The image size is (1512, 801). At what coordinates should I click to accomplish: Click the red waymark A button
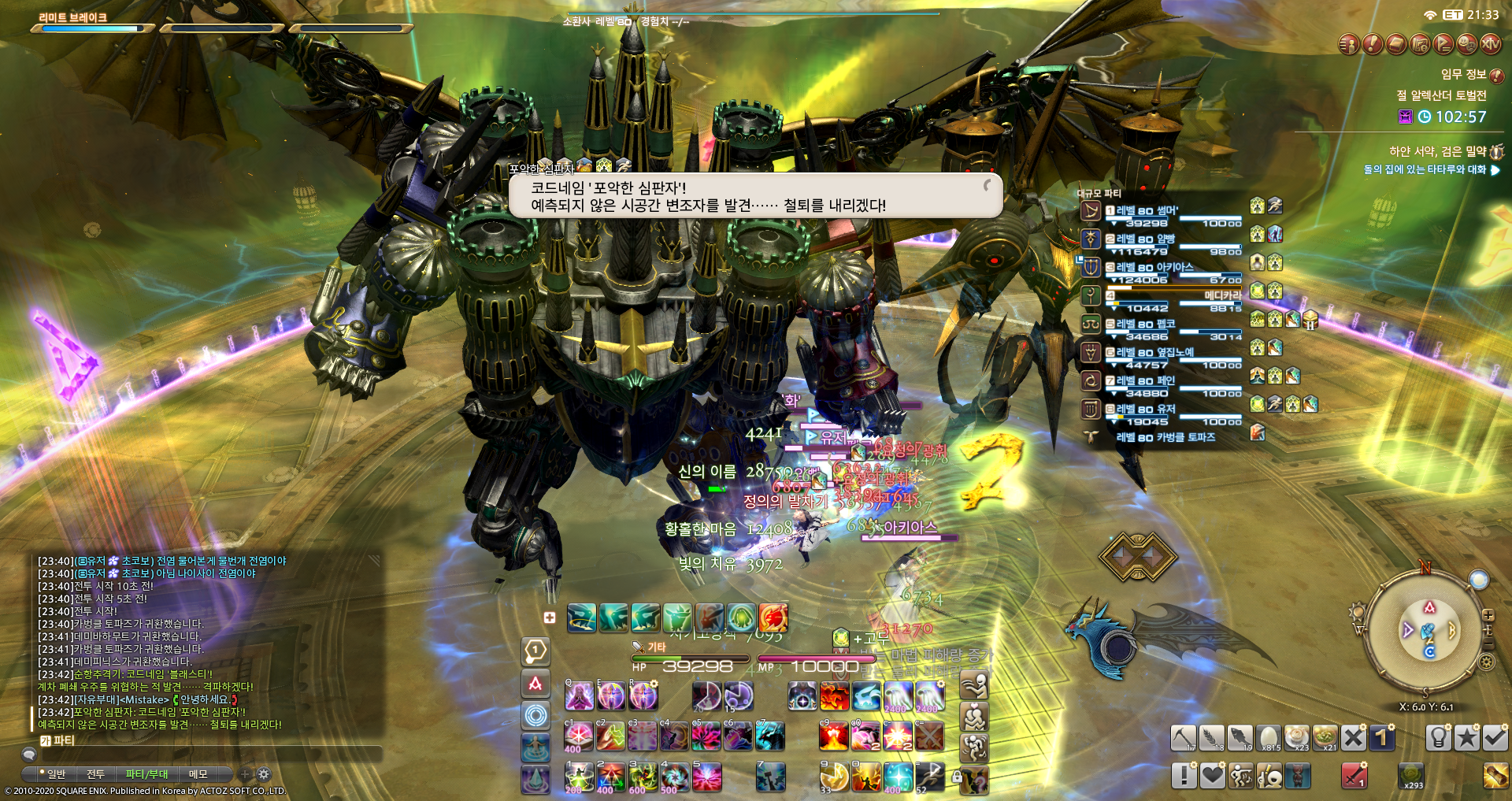click(535, 684)
